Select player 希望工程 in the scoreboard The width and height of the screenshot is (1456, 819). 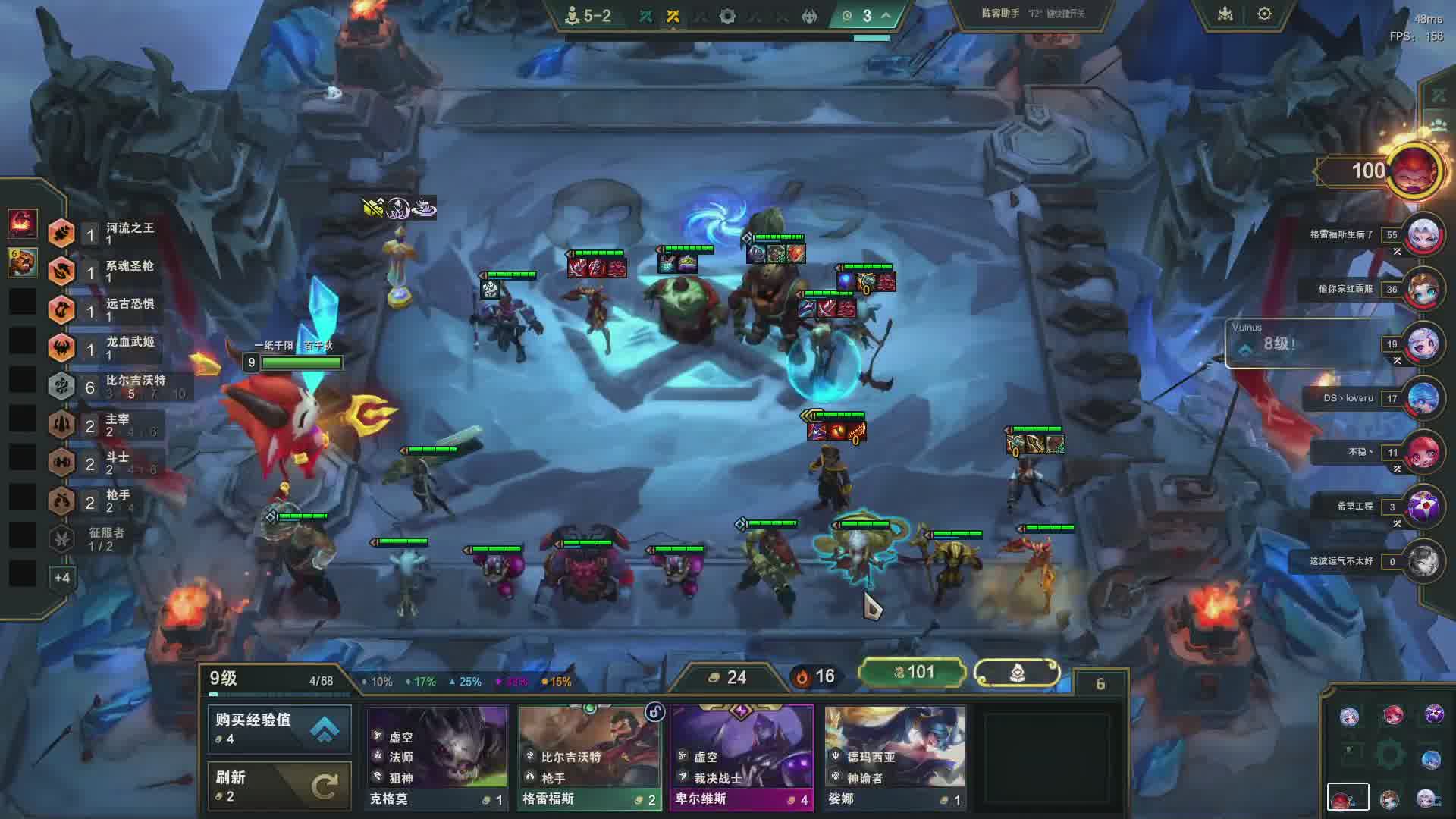pos(1423,507)
